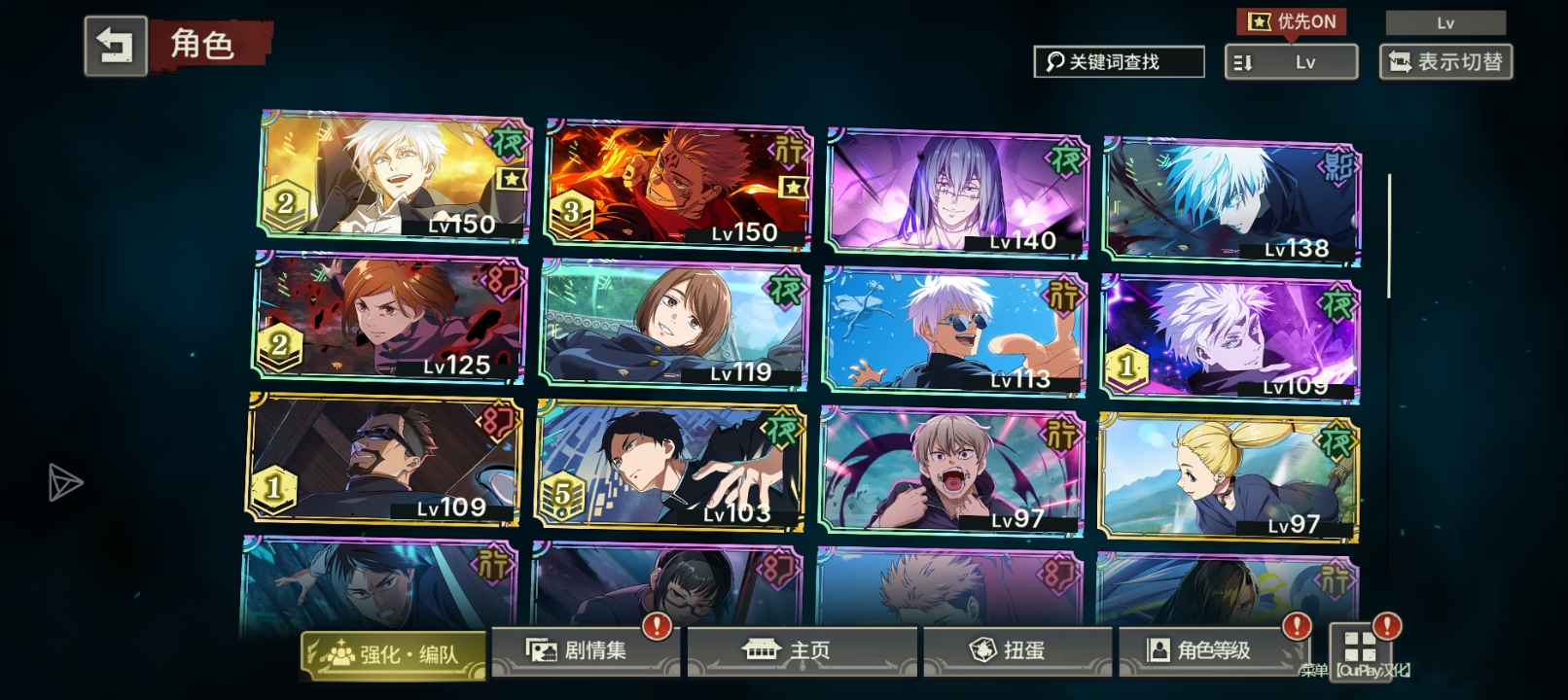Select the Lv97 blonde ponytail girl card
This screenshot has width=1568, height=700.
pos(1229,476)
